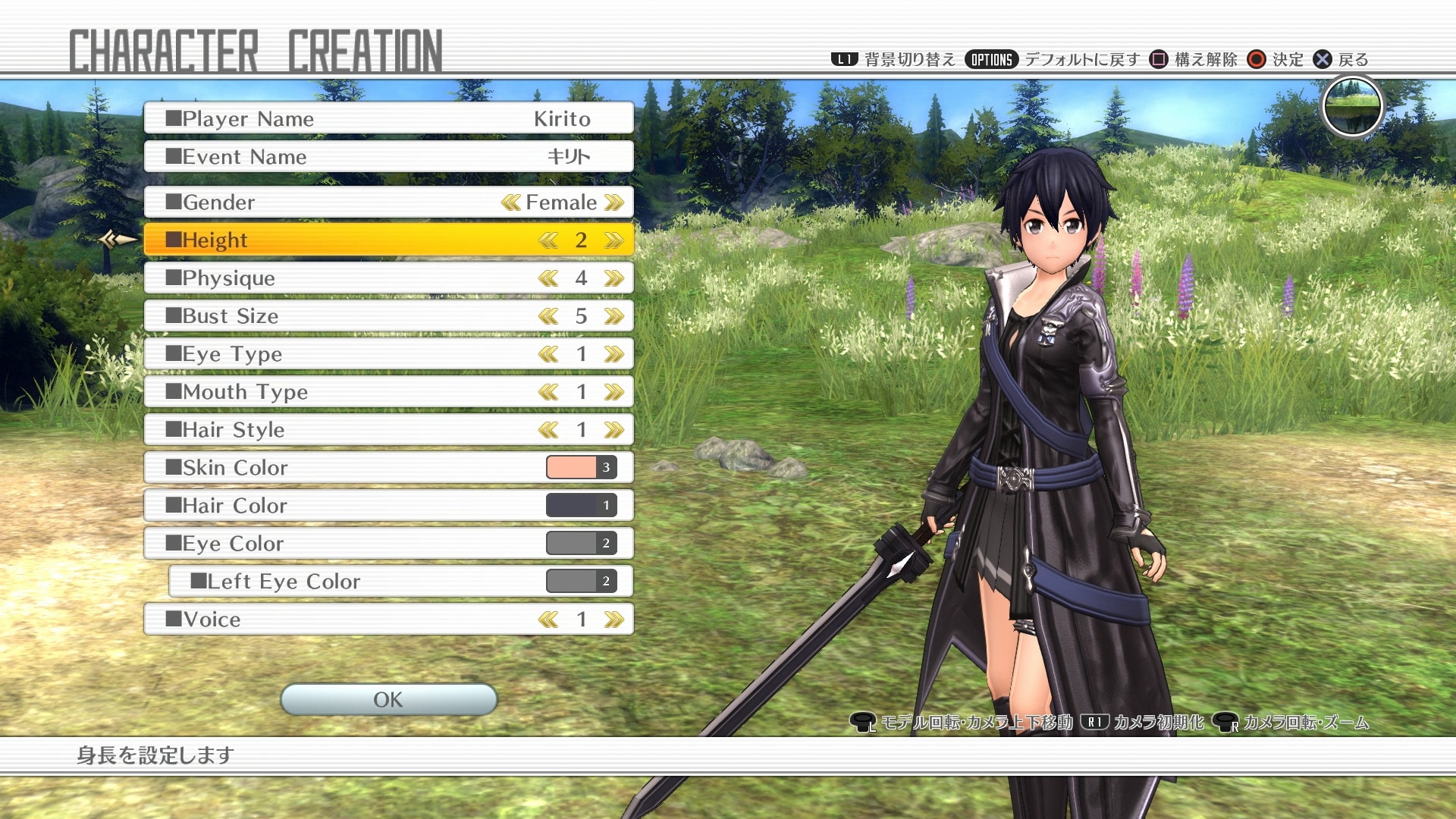Confirm character with the OK button
Screen dimensions: 1456x819
tap(388, 699)
